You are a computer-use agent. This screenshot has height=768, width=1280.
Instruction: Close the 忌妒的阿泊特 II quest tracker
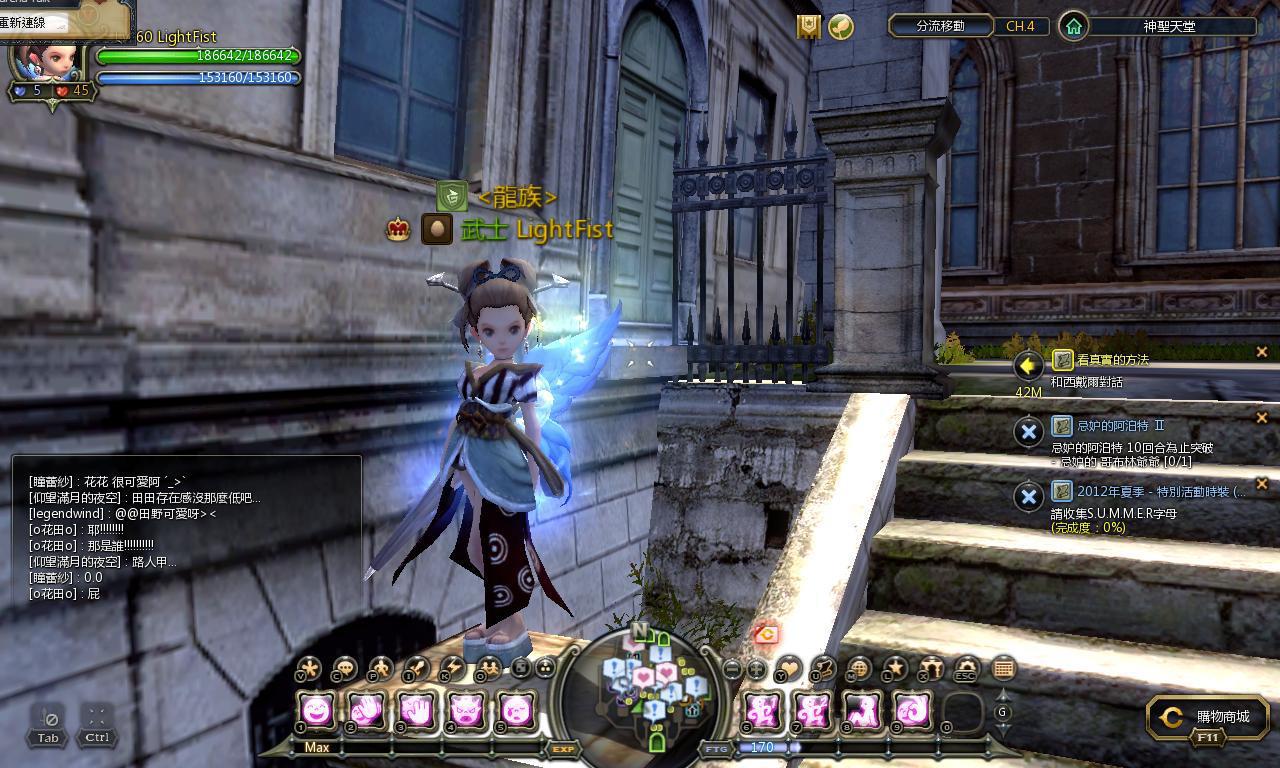point(1261,418)
